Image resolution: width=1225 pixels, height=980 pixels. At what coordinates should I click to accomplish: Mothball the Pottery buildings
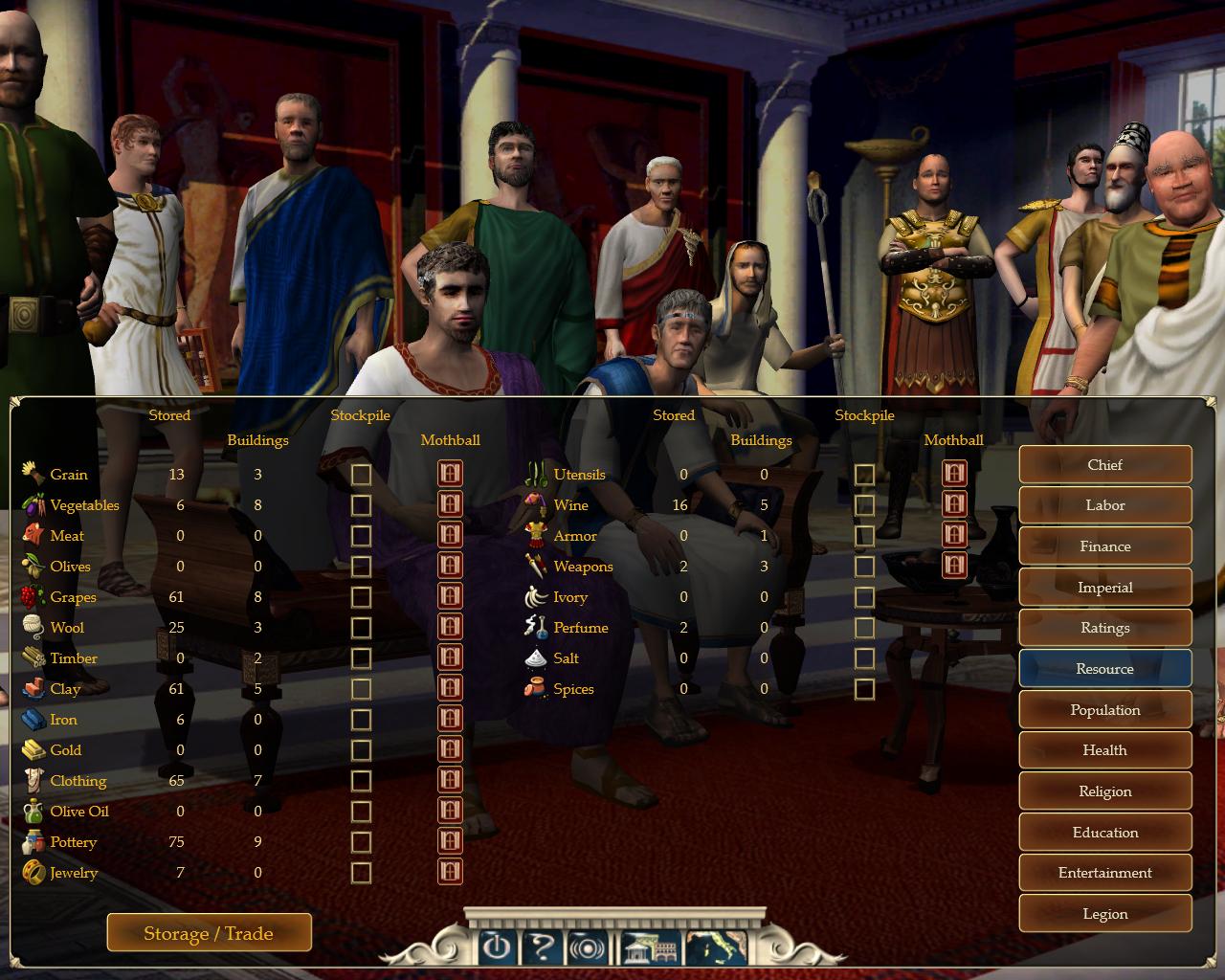tap(450, 841)
